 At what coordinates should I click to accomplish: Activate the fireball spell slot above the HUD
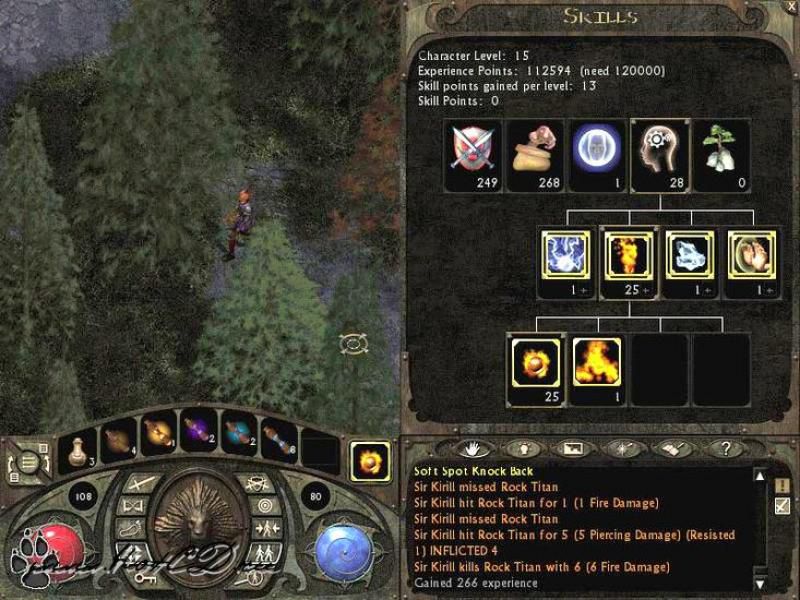[x=370, y=463]
